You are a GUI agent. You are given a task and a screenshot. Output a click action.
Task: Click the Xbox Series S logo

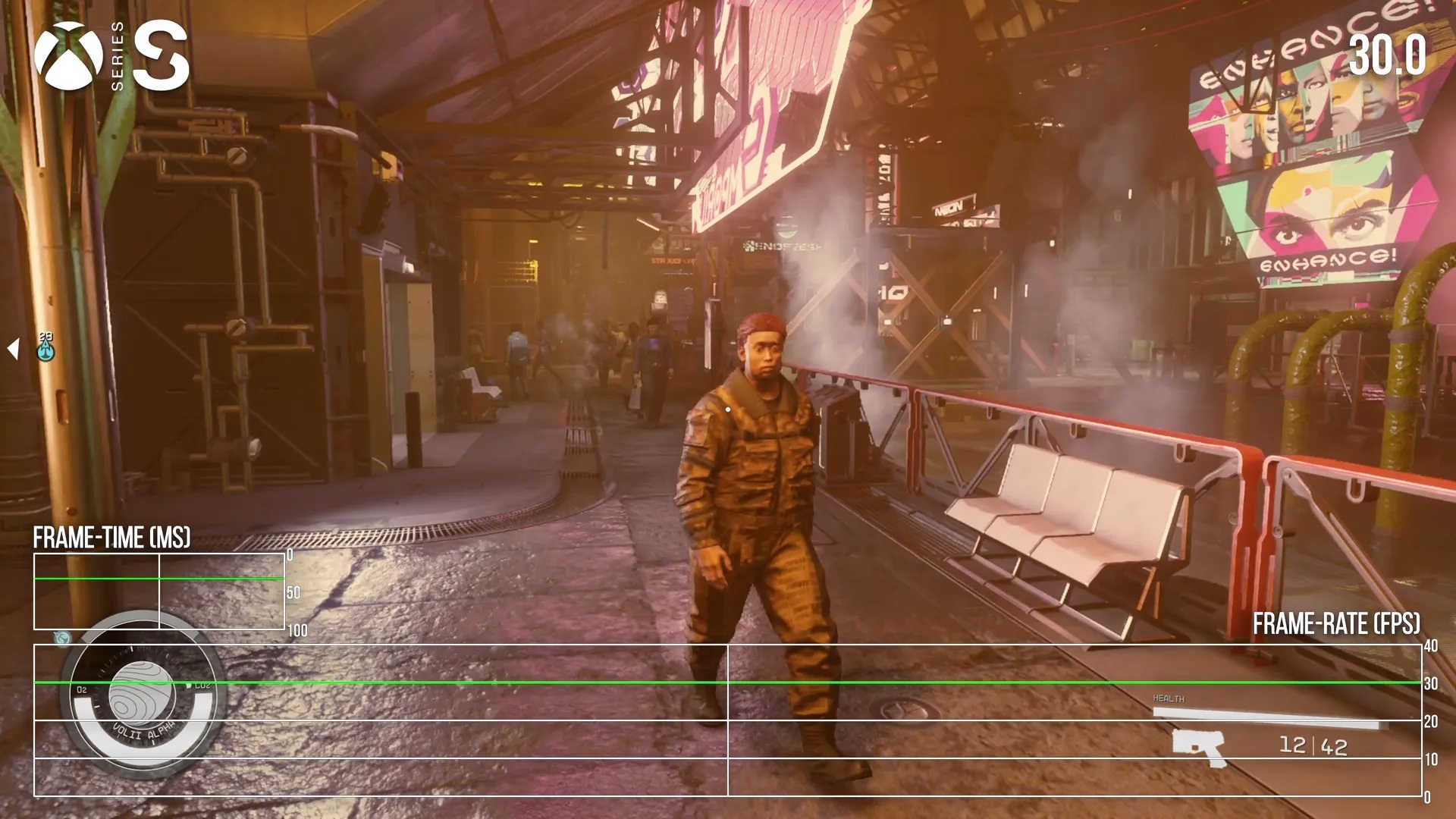tap(111, 56)
